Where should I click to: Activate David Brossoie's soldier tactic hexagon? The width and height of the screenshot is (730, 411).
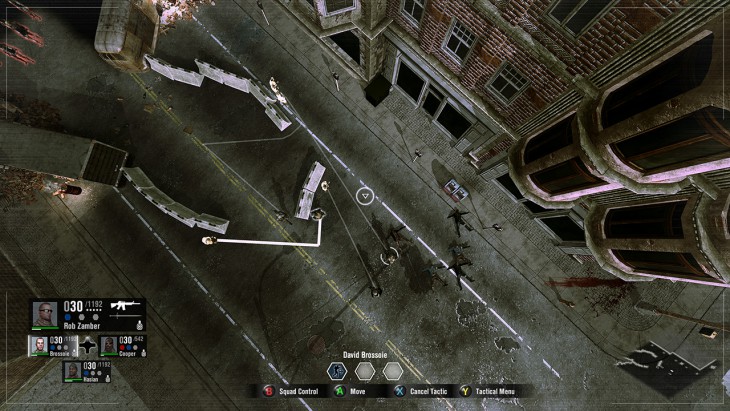pyautogui.click(x=339, y=369)
